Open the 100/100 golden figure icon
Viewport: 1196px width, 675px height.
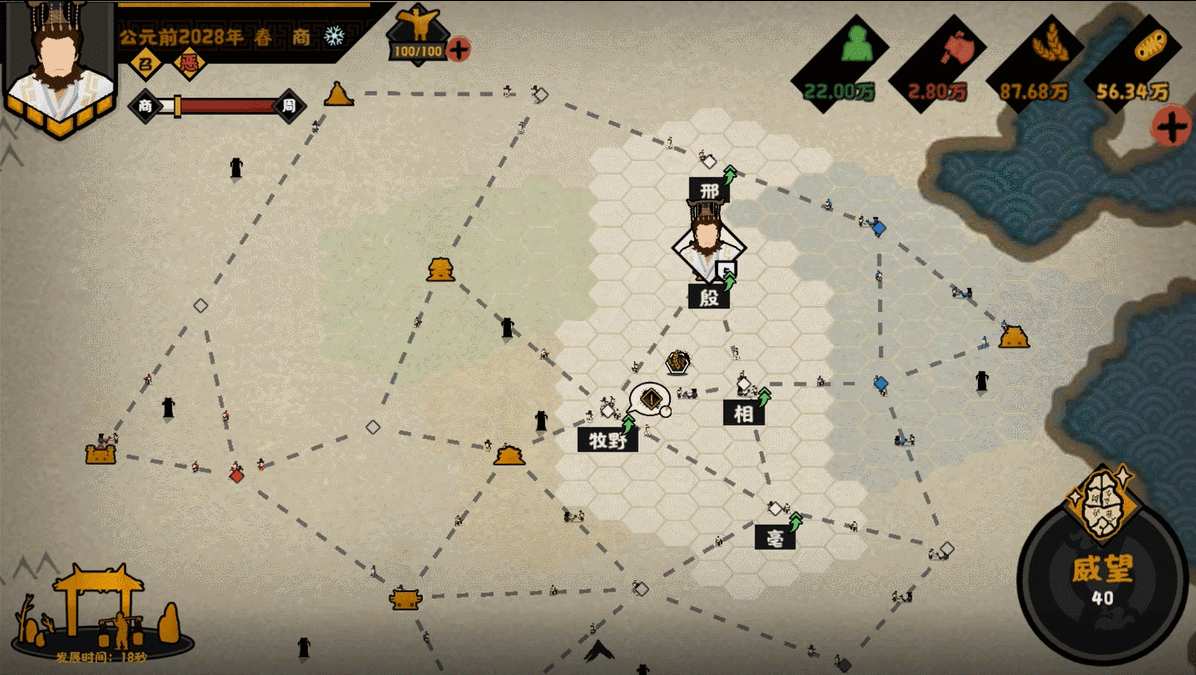pos(416,28)
